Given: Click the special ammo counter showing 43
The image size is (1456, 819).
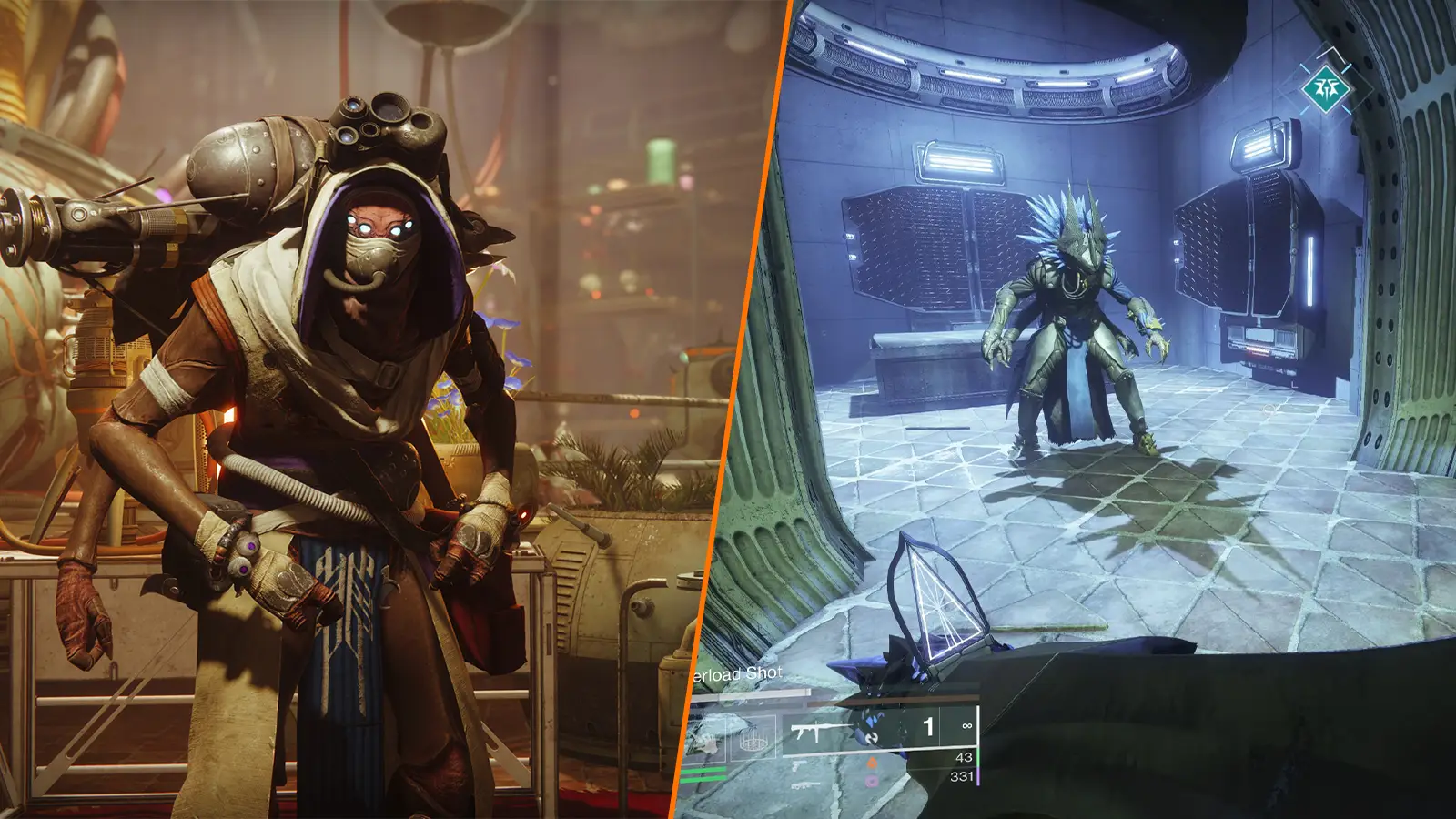Looking at the screenshot, I should point(964,759).
